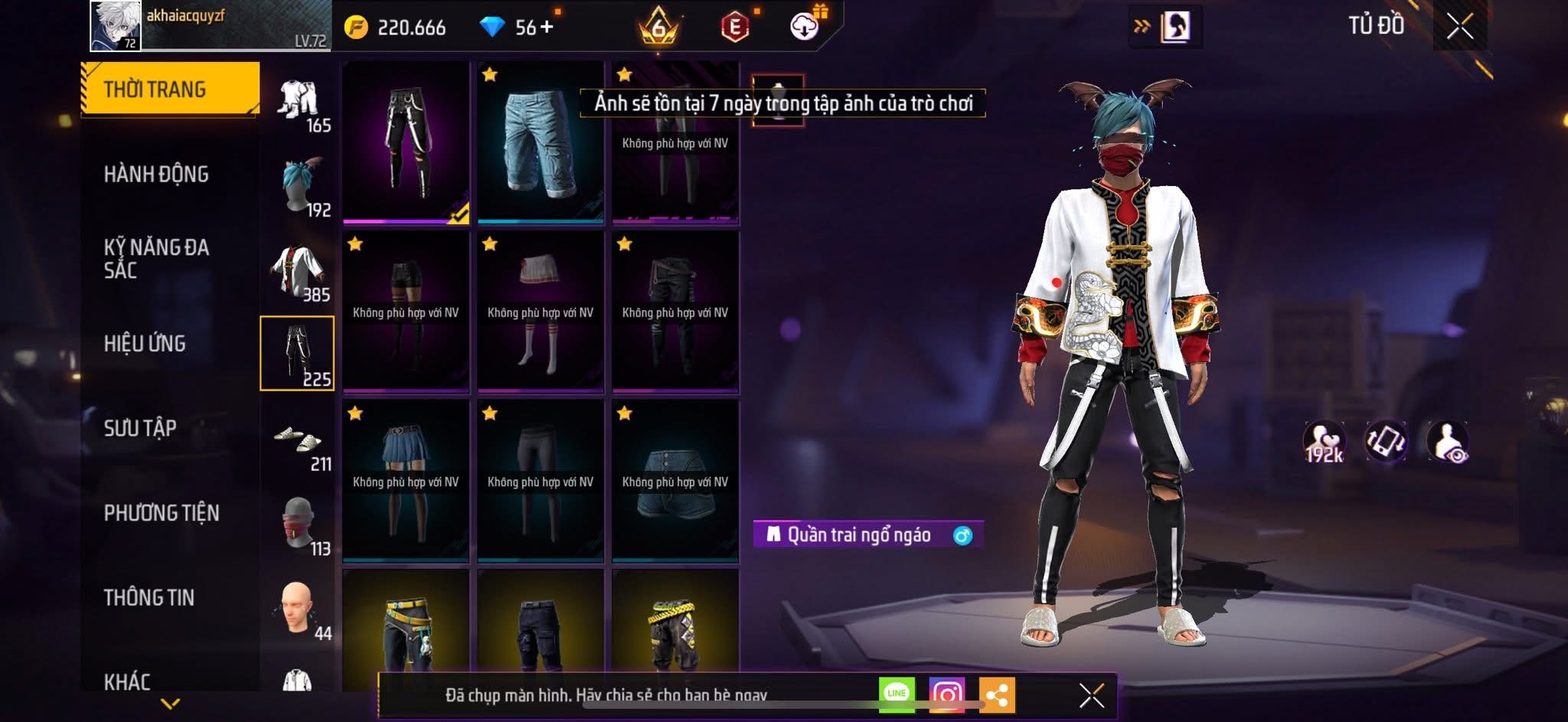Select the Thông Tin tab
The image size is (1568, 722).
pyautogui.click(x=149, y=597)
